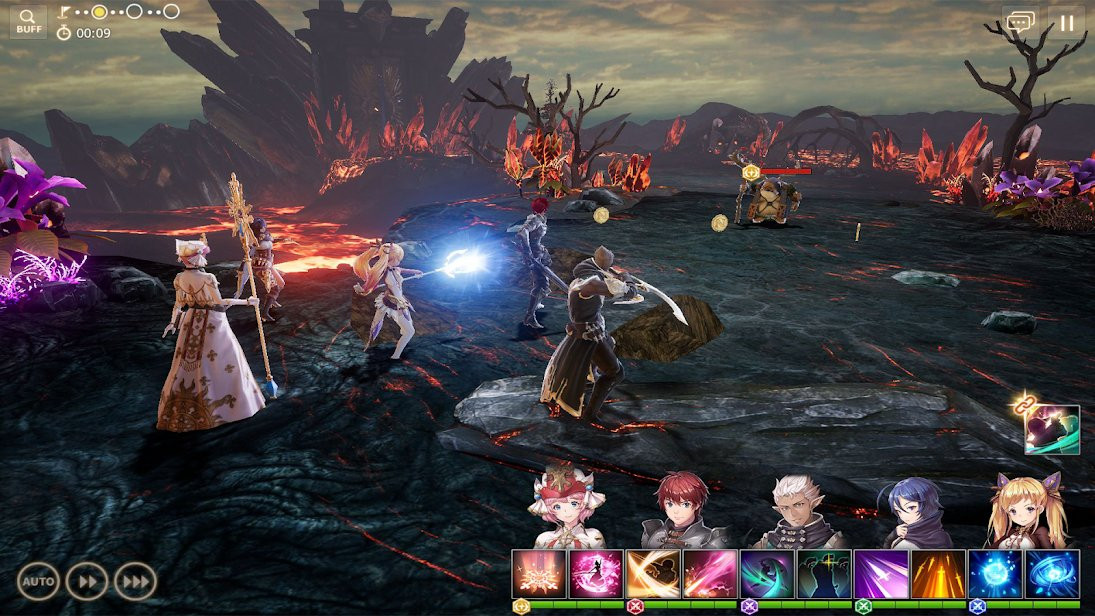Toggle AUTO battle mode

pyautogui.click(x=37, y=581)
